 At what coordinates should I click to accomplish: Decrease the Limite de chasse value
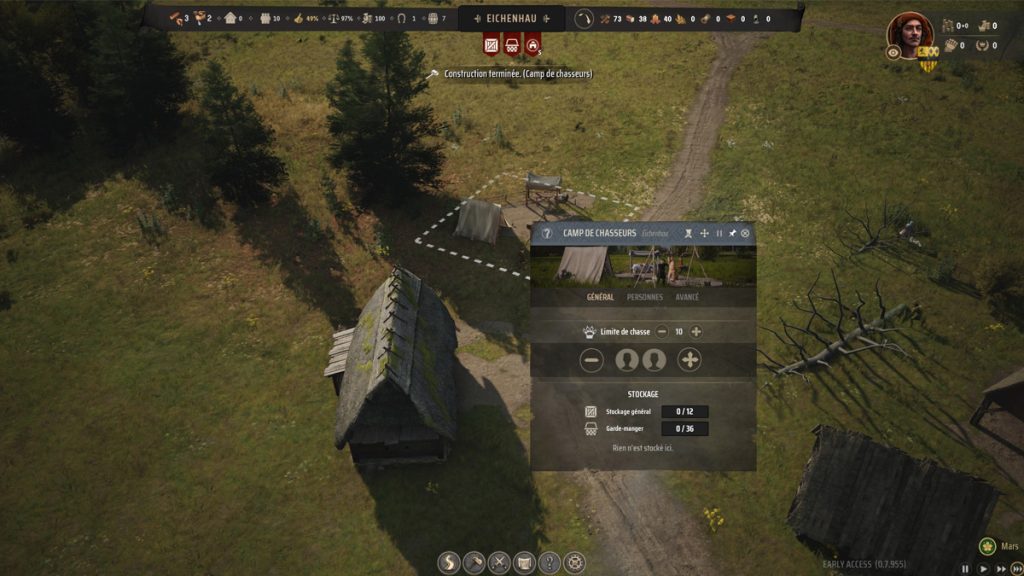coord(661,332)
